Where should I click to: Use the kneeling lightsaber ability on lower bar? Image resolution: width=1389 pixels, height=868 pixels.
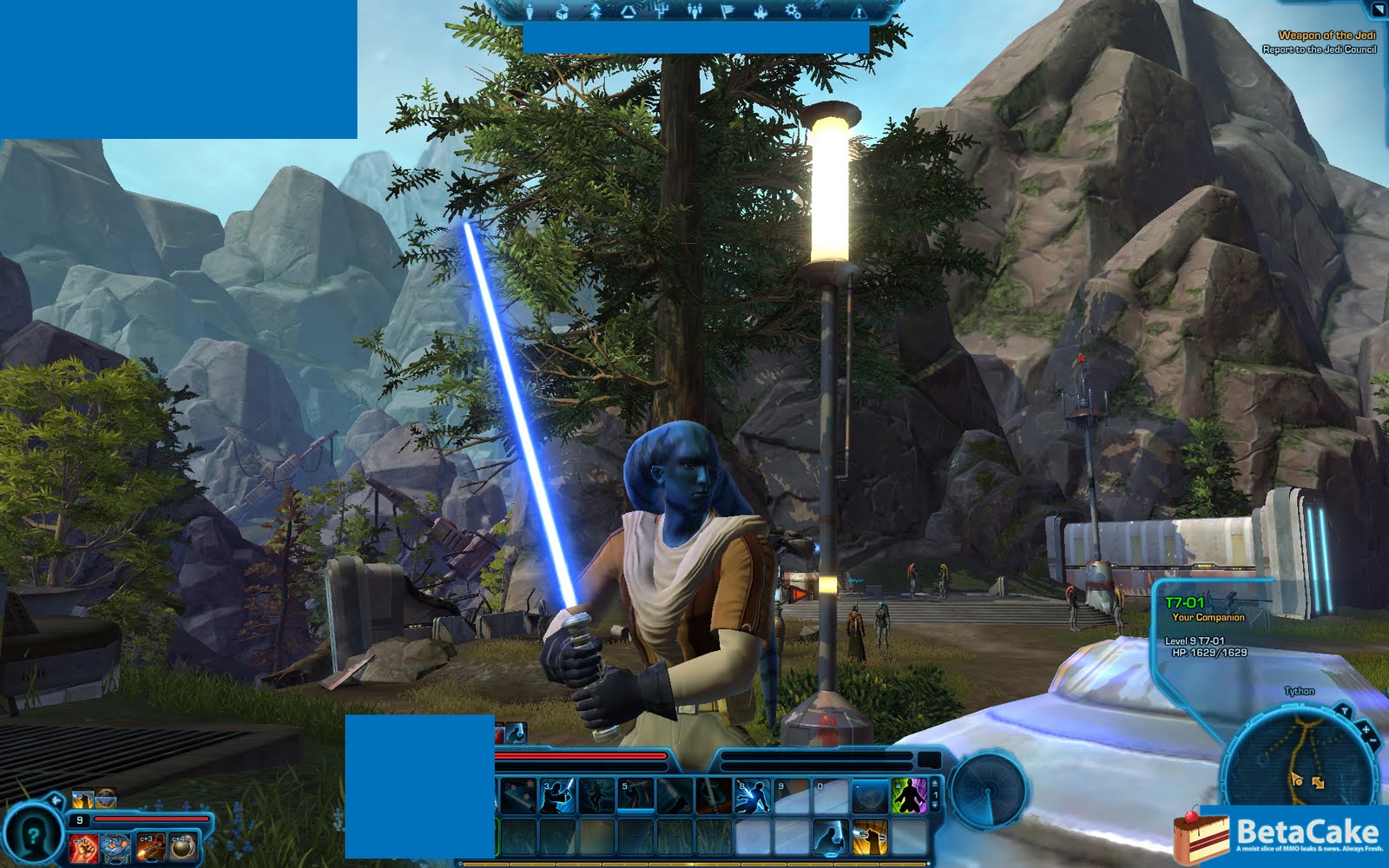831,837
